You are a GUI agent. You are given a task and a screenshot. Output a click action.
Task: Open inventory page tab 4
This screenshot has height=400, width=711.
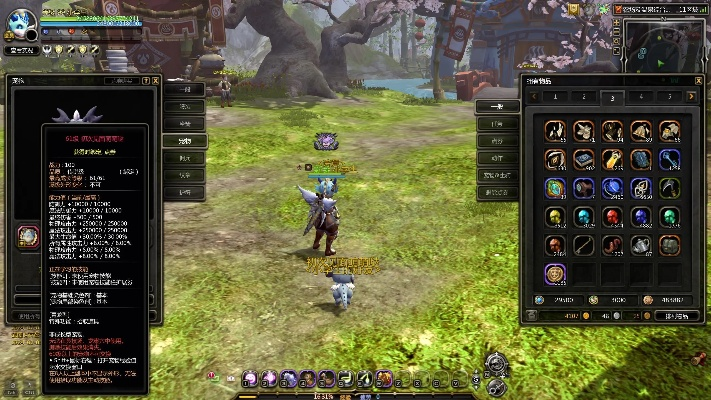pos(641,97)
